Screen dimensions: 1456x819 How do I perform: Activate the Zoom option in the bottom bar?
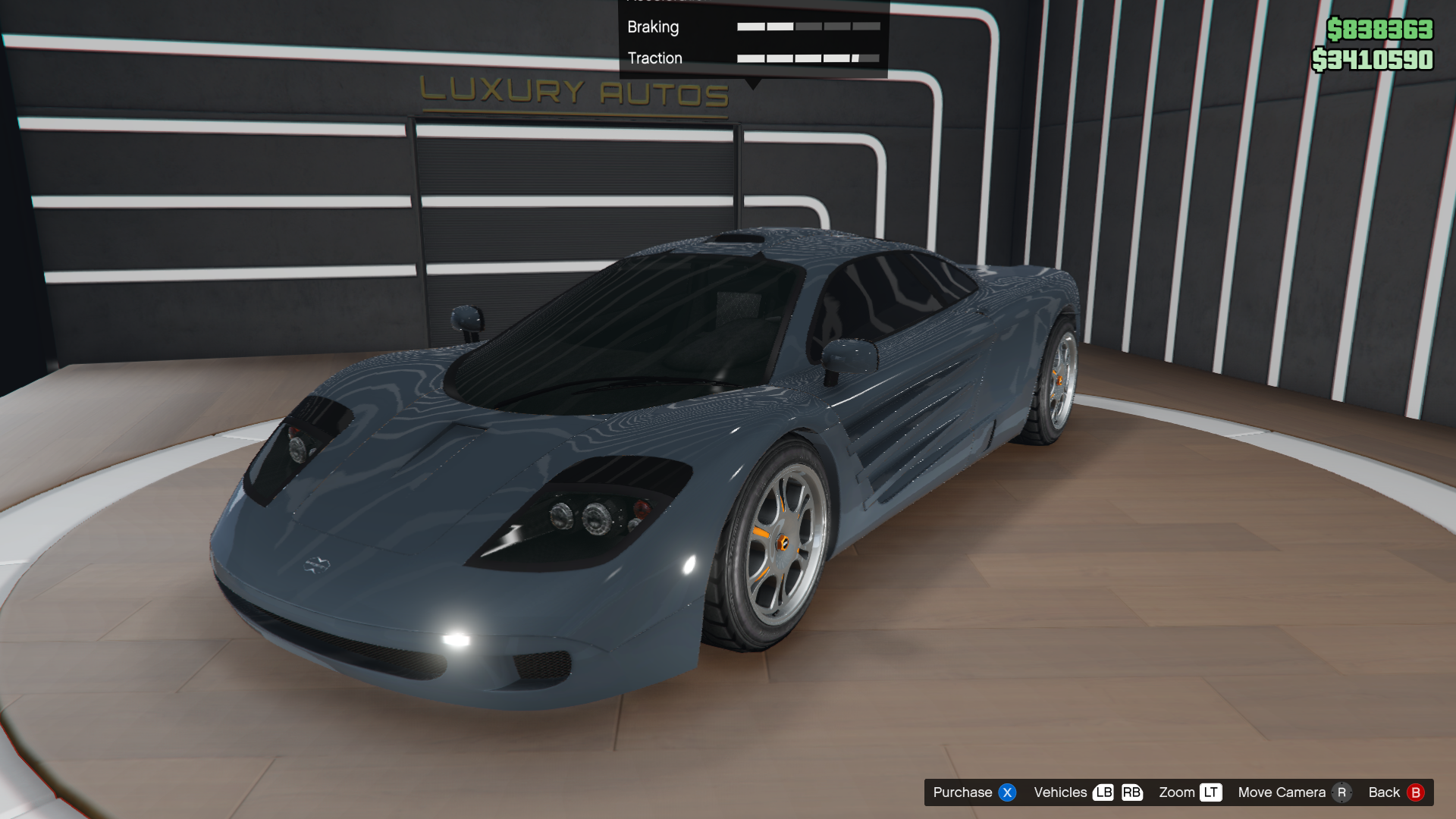[x=1189, y=792]
